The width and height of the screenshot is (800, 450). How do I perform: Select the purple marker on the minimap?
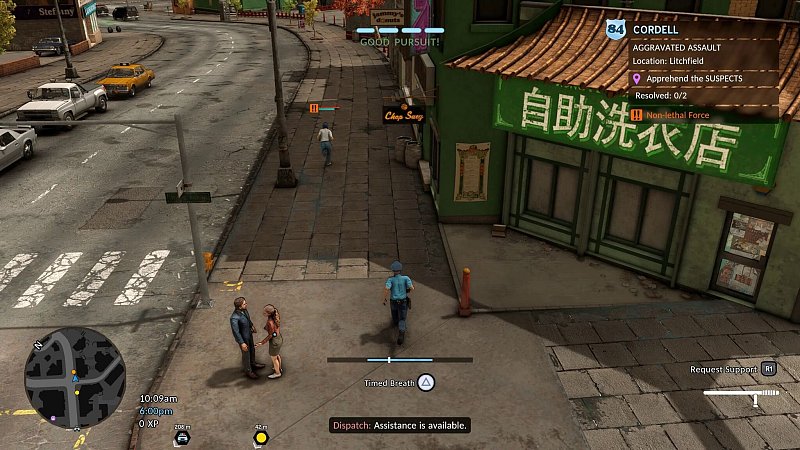pos(53,418)
